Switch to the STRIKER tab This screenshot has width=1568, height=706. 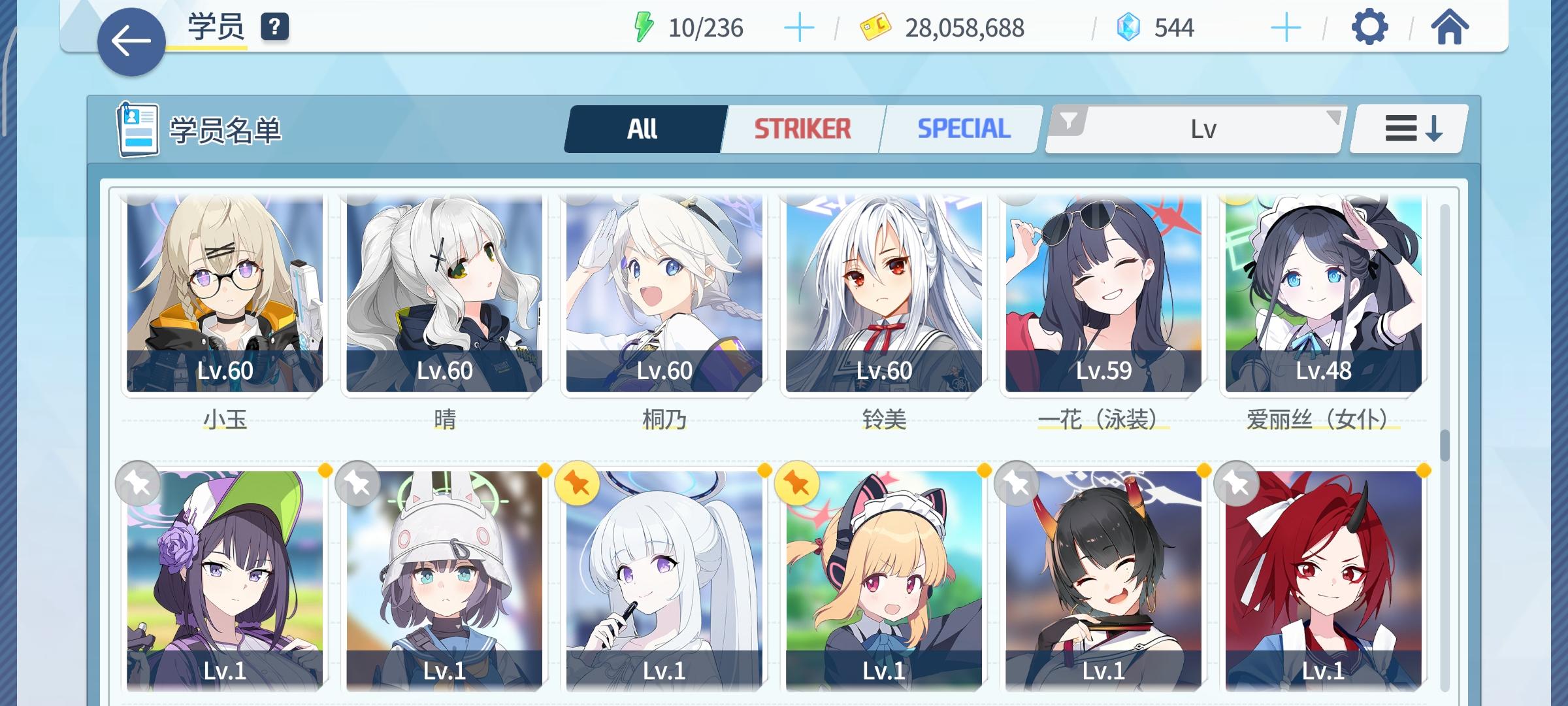[802, 128]
